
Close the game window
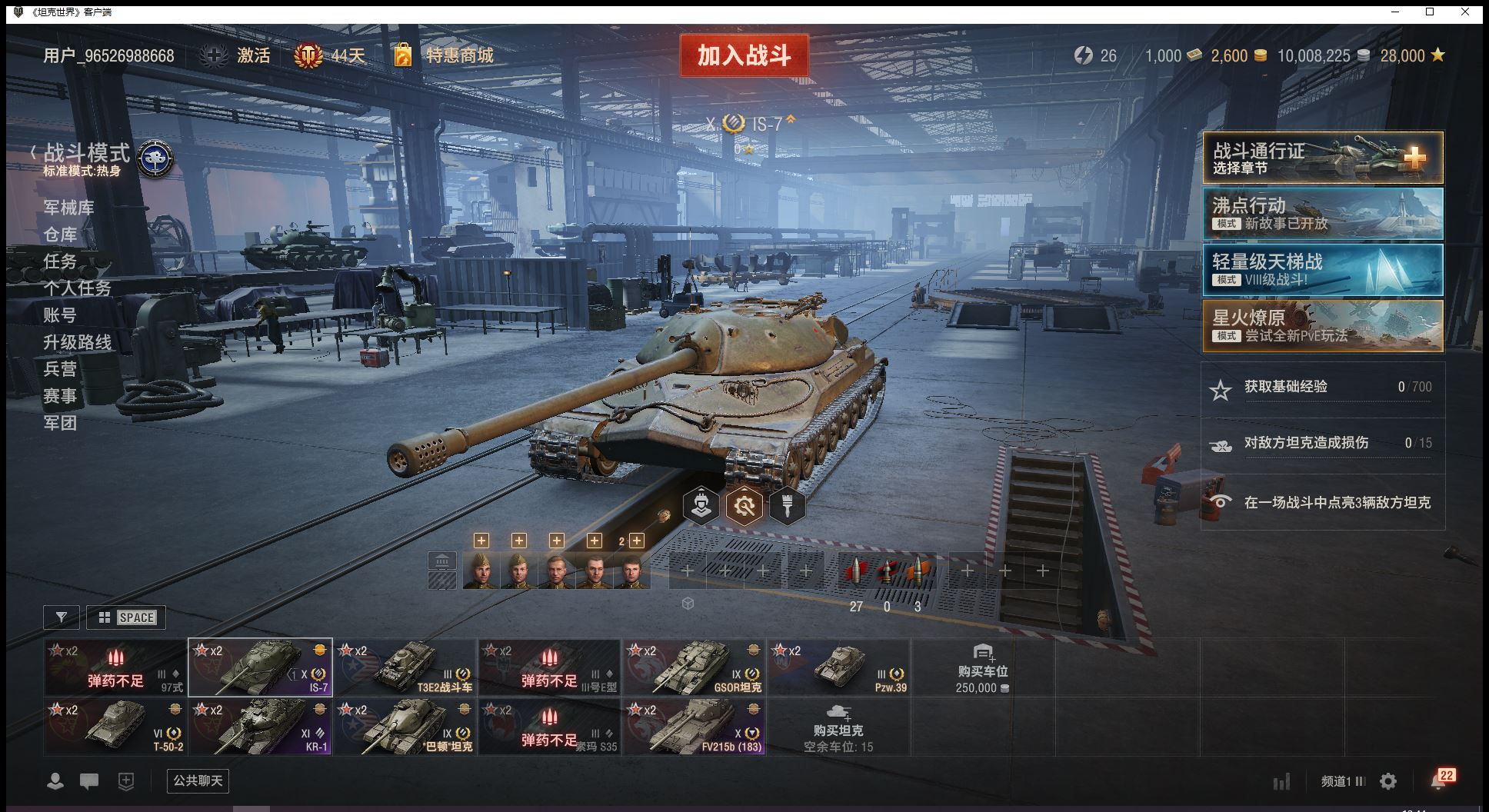tap(1465, 12)
